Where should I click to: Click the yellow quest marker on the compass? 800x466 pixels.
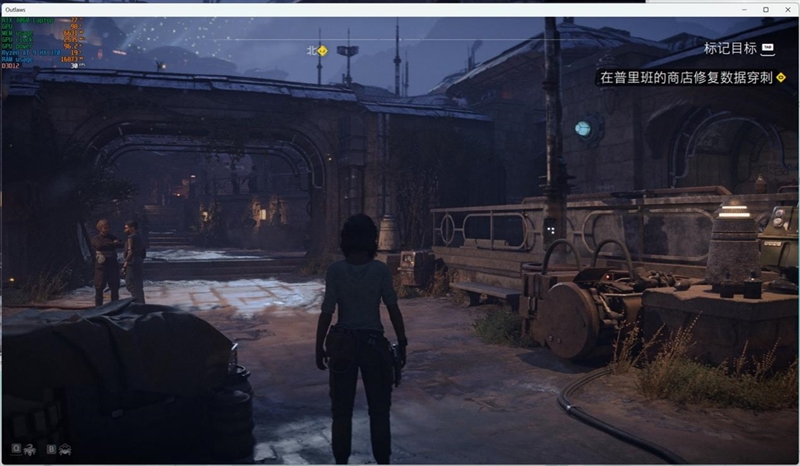click(x=322, y=48)
